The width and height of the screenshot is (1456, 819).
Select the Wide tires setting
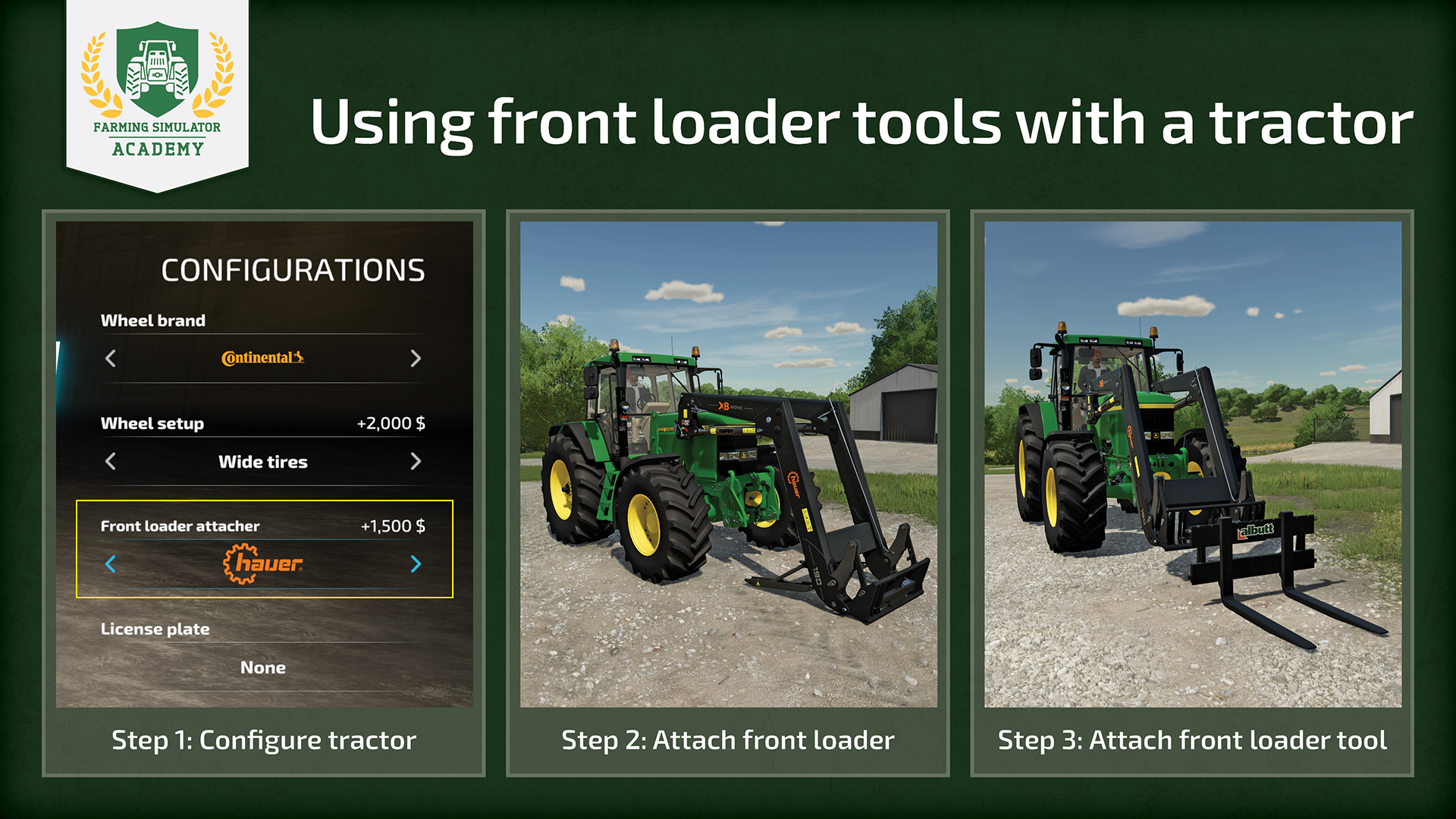click(x=262, y=462)
